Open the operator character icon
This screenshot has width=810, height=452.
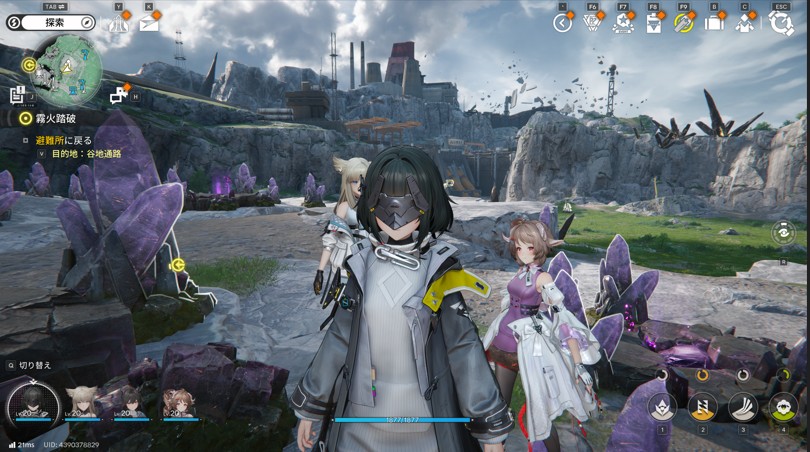pyautogui.click(x=744, y=23)
